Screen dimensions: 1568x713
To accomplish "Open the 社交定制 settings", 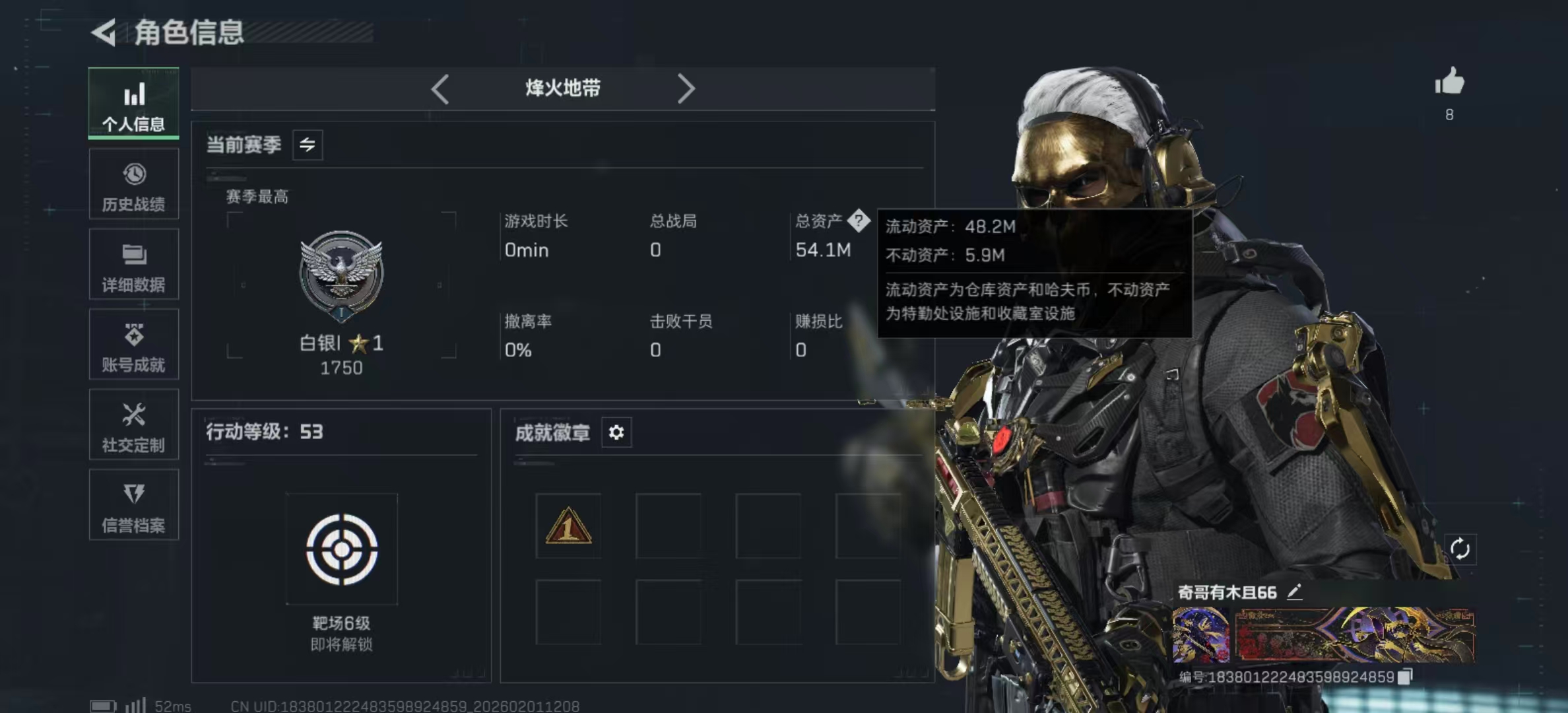I will click(x=134, y=426).
